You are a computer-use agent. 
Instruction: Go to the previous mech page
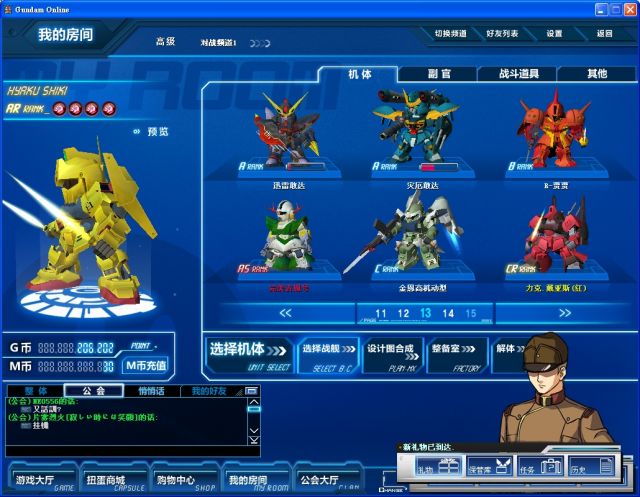click(x=285, y=313)
